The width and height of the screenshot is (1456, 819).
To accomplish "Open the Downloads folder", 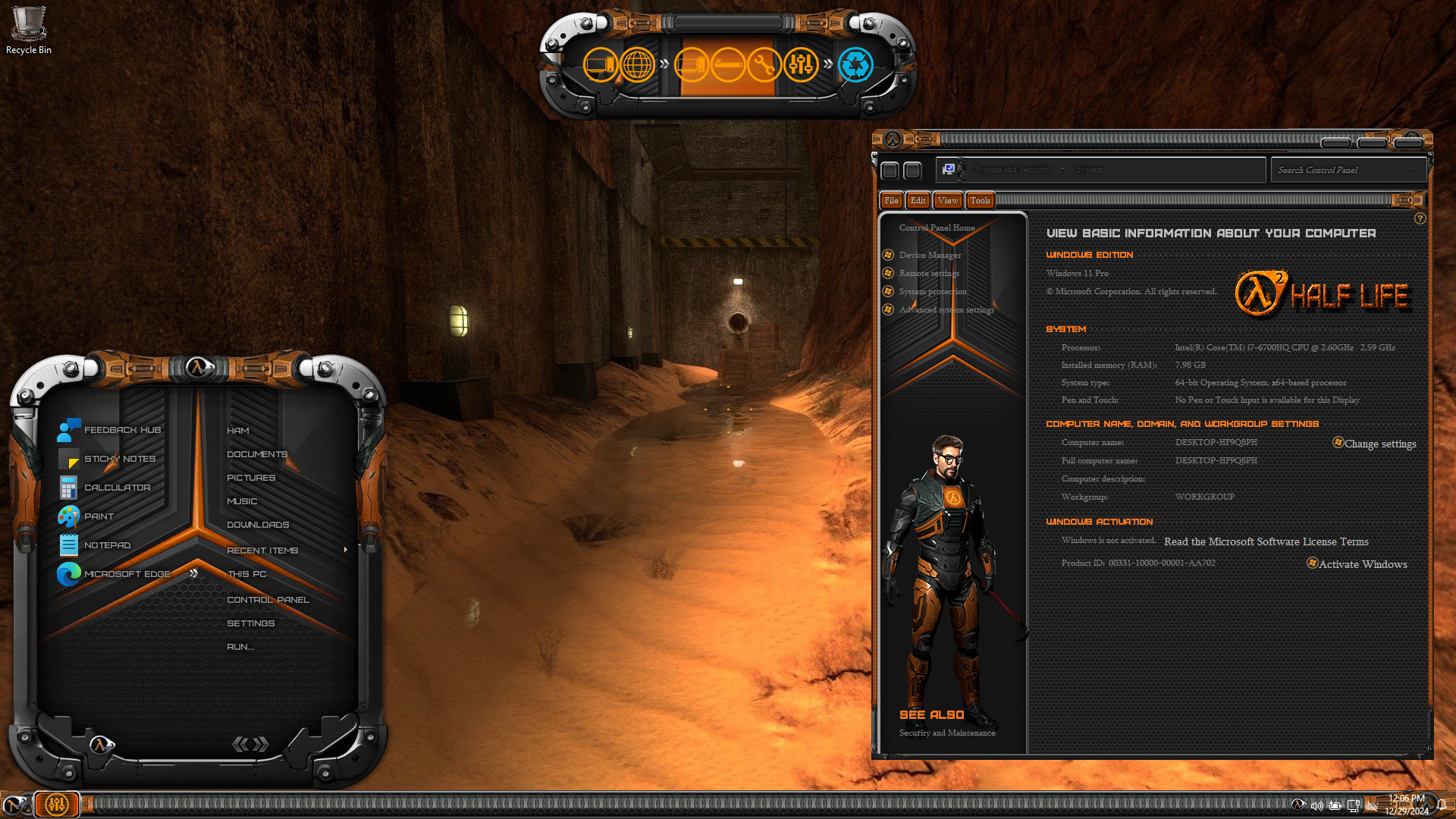I will click(258, 525).
